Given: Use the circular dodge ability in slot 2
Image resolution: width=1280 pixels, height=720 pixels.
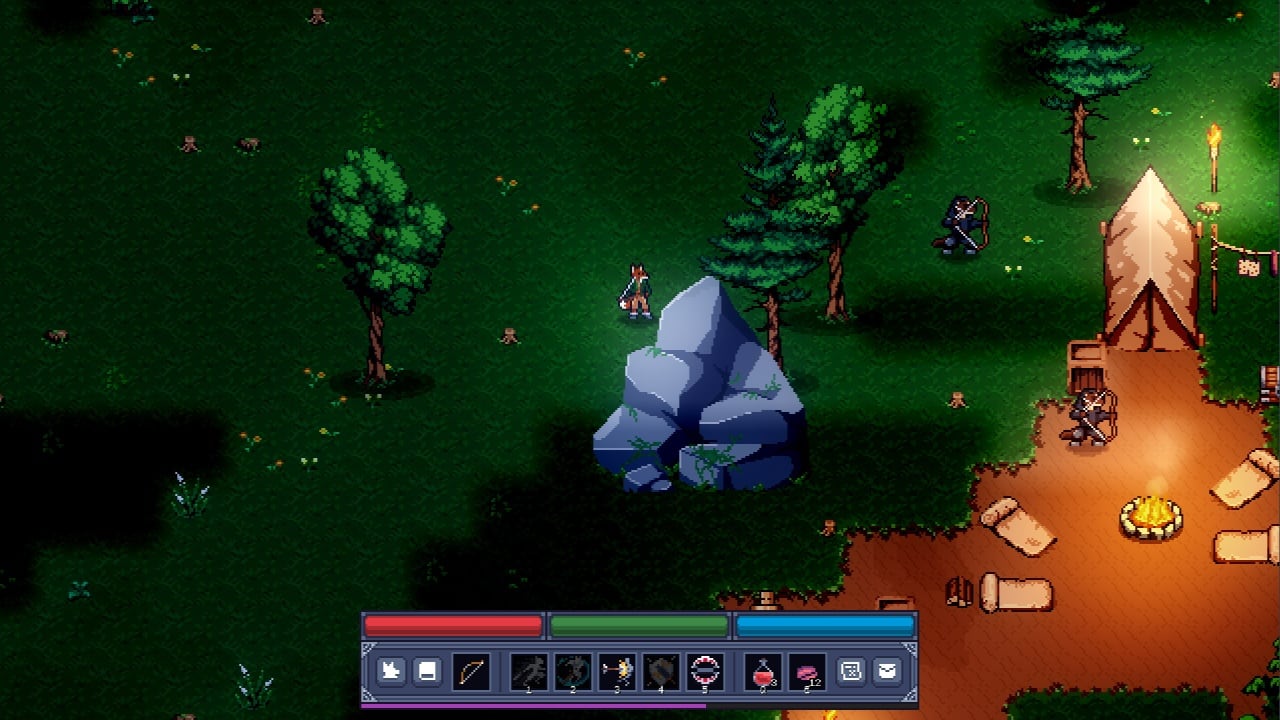Looking at the screenshot, I should [573, 672].
